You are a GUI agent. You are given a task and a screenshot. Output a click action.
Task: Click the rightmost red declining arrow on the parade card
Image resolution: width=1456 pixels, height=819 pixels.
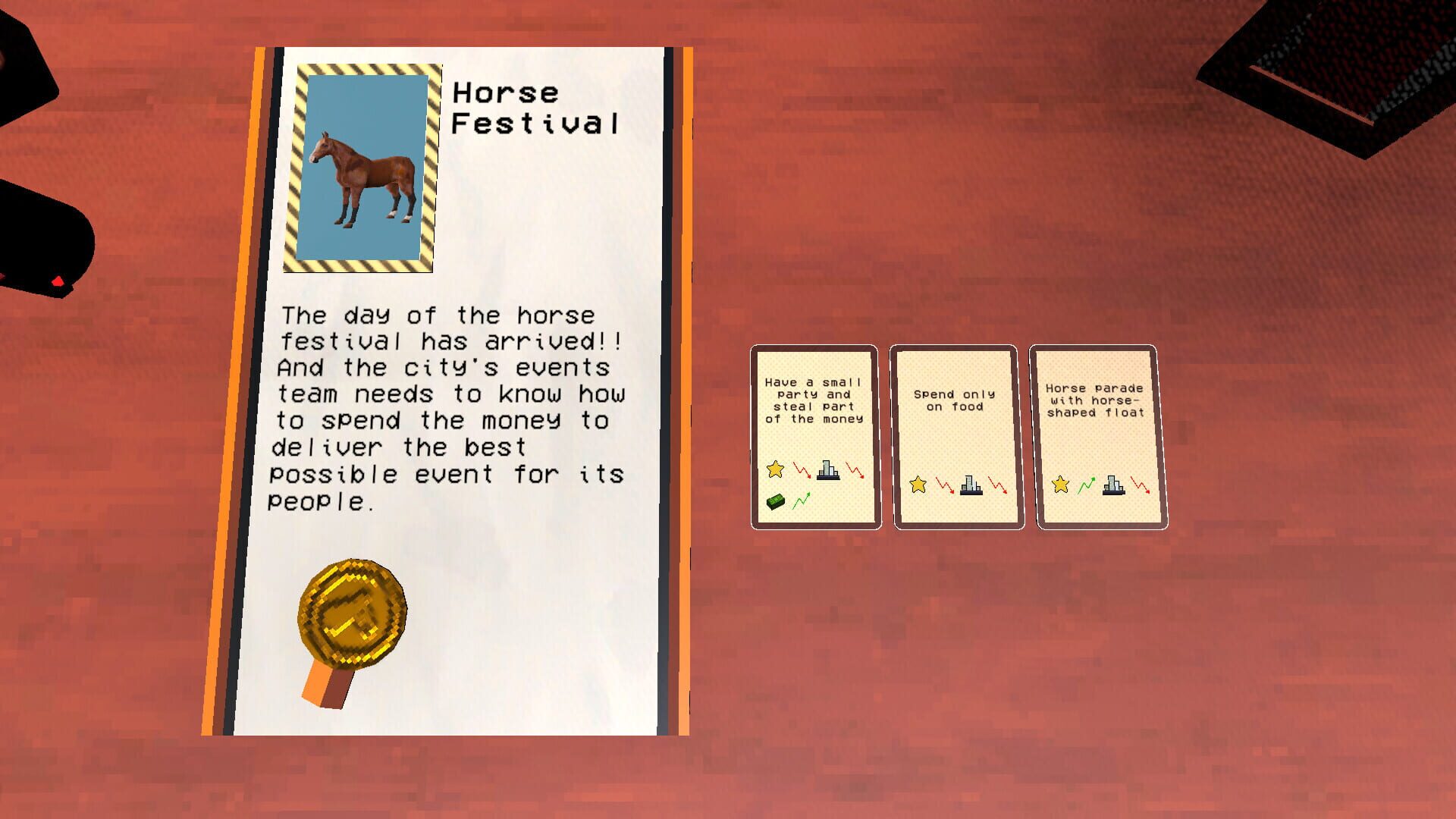point(1140,485)
